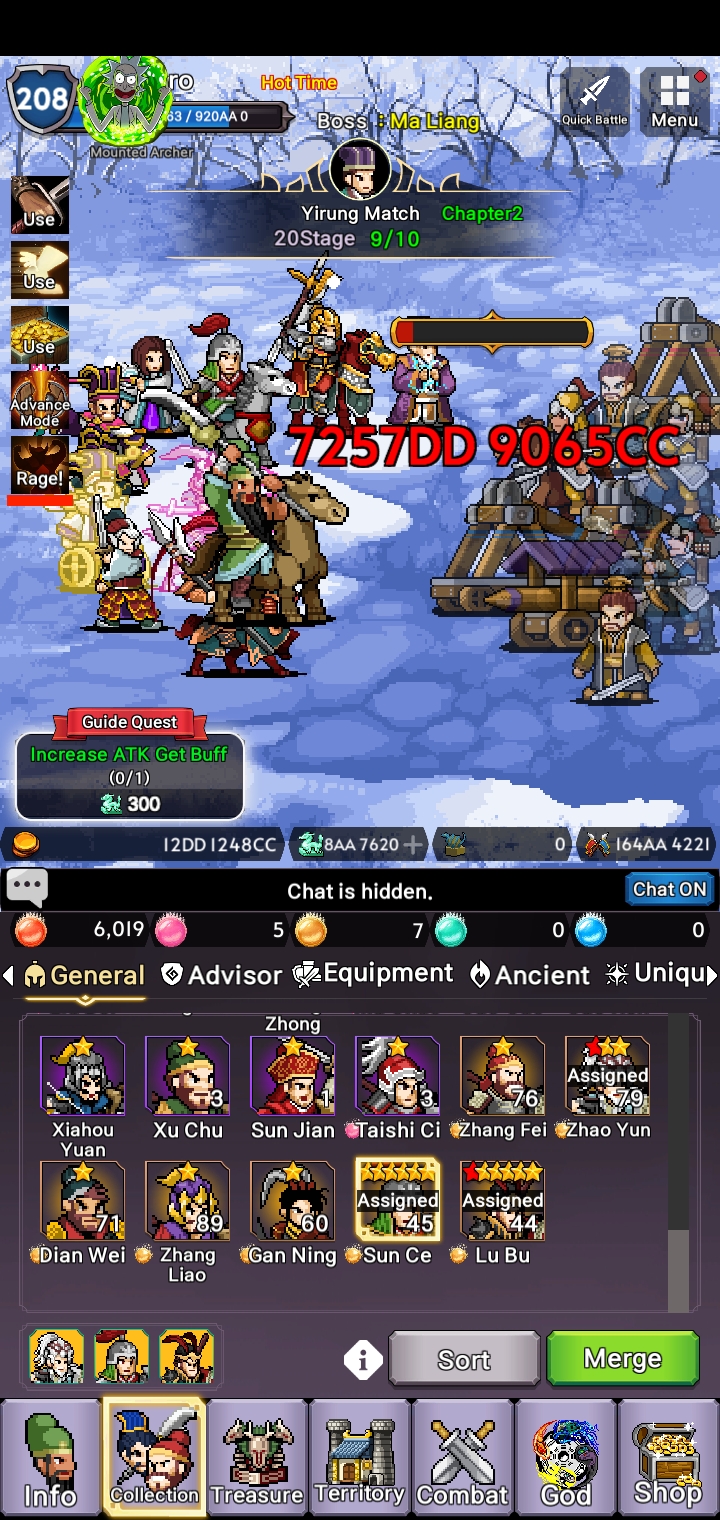Viewport: 720px width, 1520px height.
Task: Sort the general collection
Action: tap(464, 1359)
